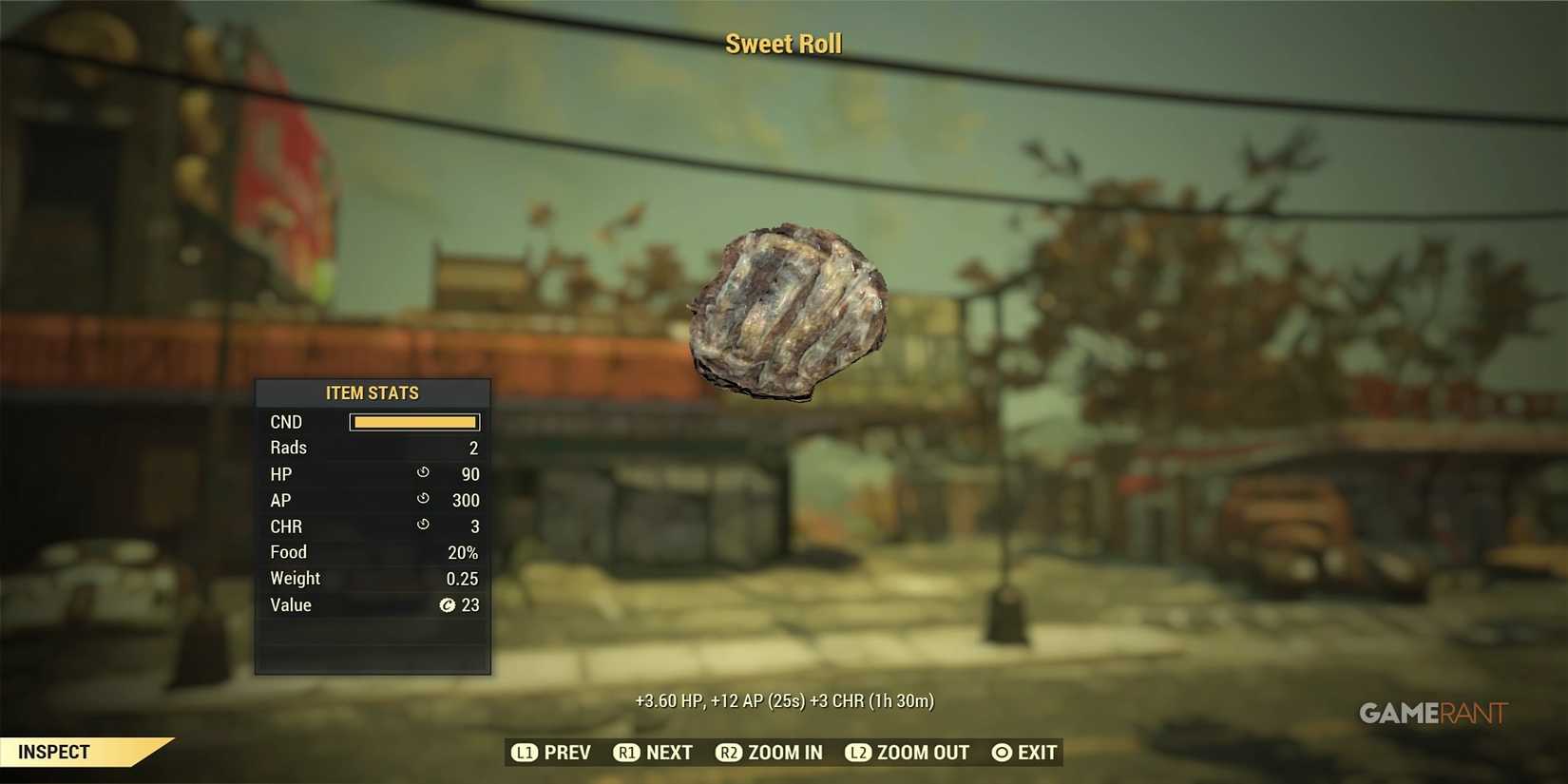The image size is (1568, 784).
Task: Click the circle icon next to EXIT
Action: 1000,752
